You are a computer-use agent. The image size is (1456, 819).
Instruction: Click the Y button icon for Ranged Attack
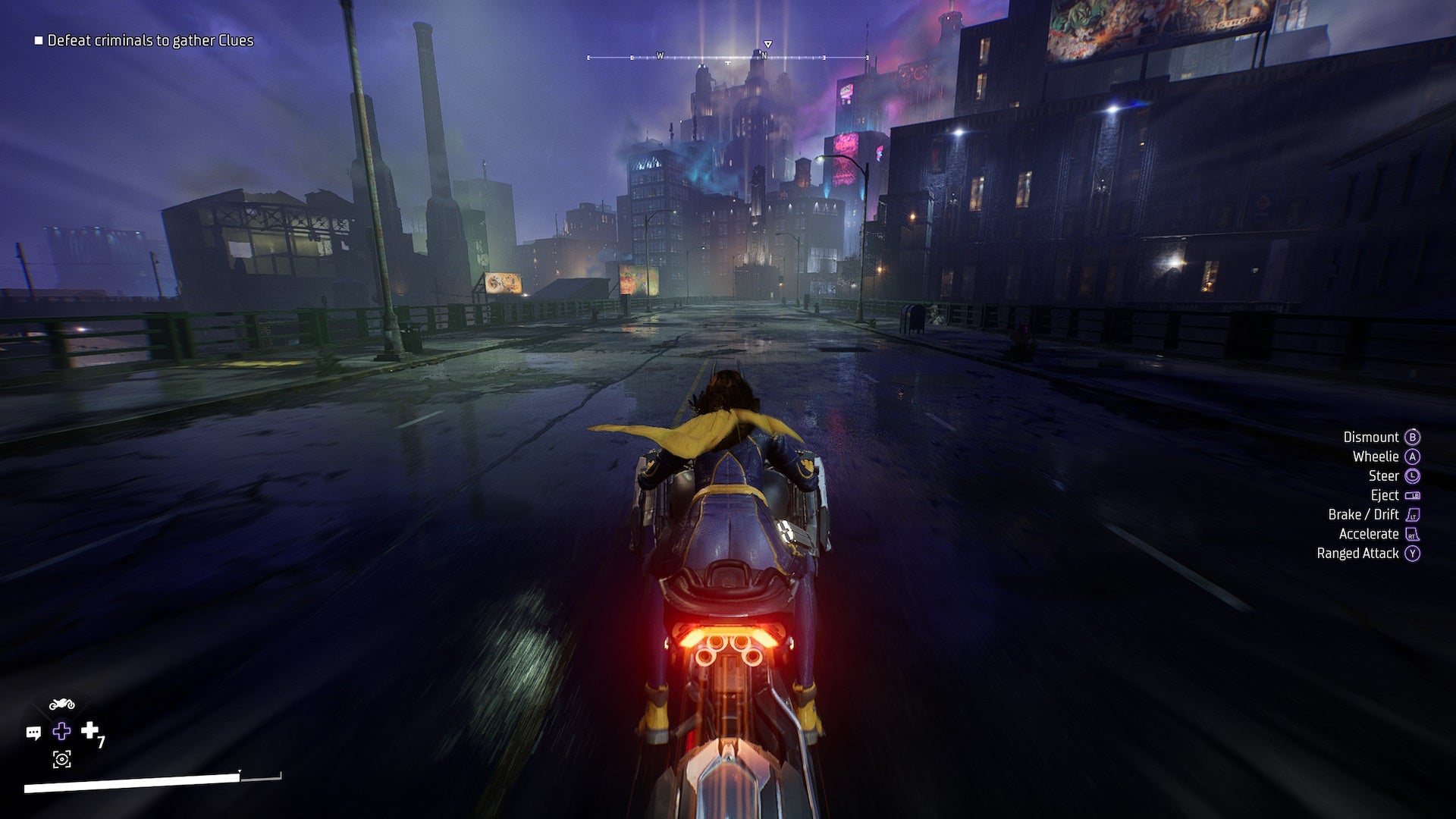coord(1413,553)
